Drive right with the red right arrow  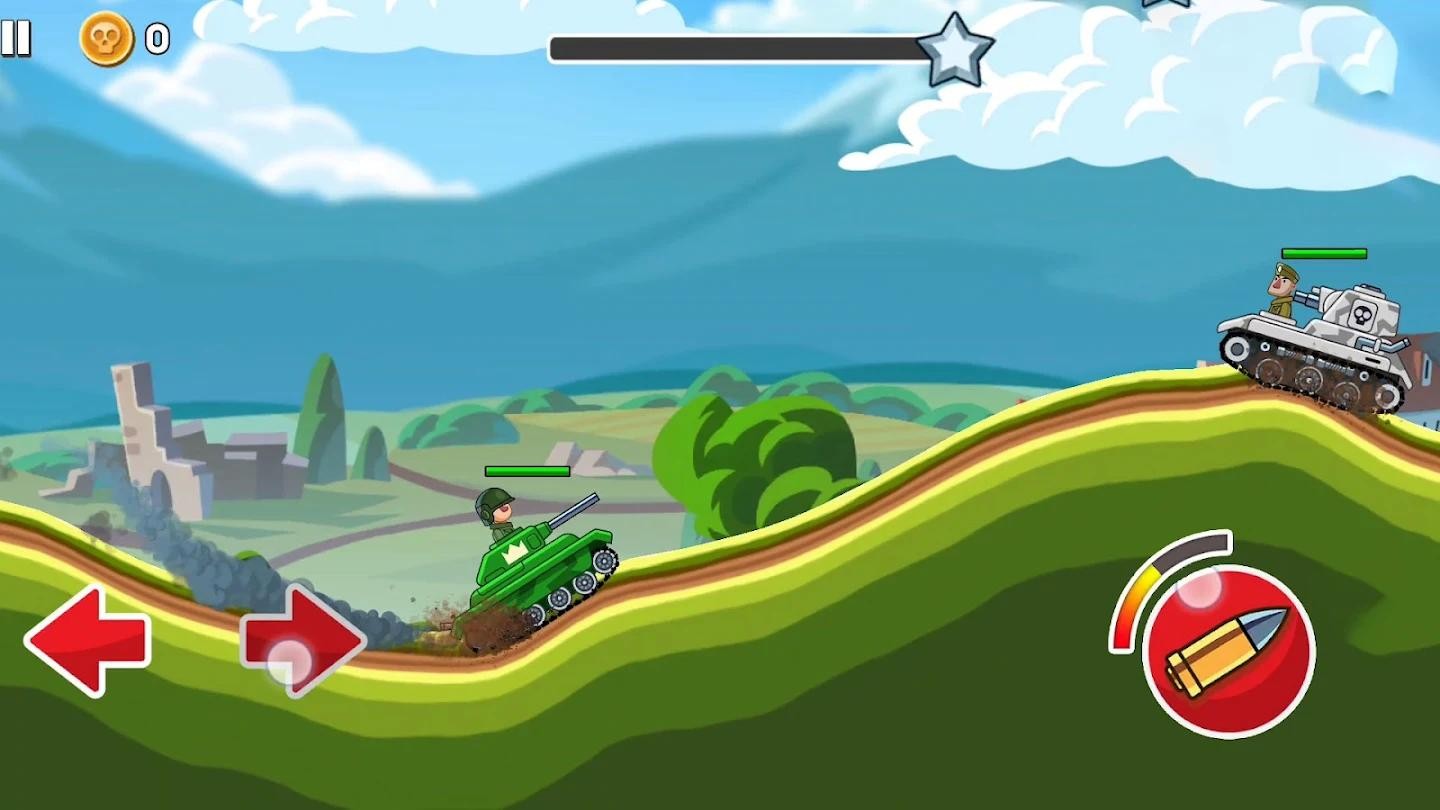click(303, 641)
